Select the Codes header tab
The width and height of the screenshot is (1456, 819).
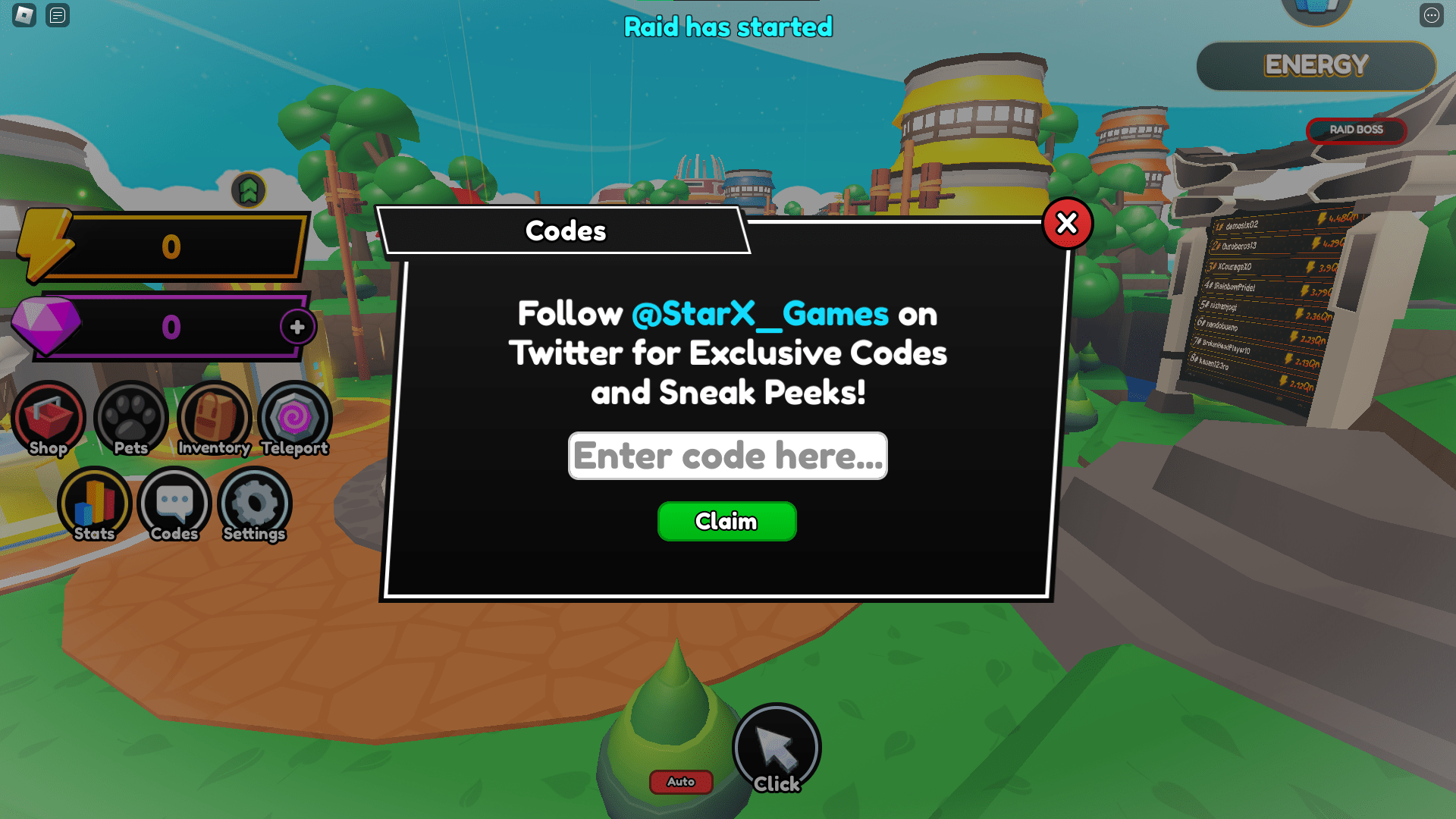(x=566, y=231)
